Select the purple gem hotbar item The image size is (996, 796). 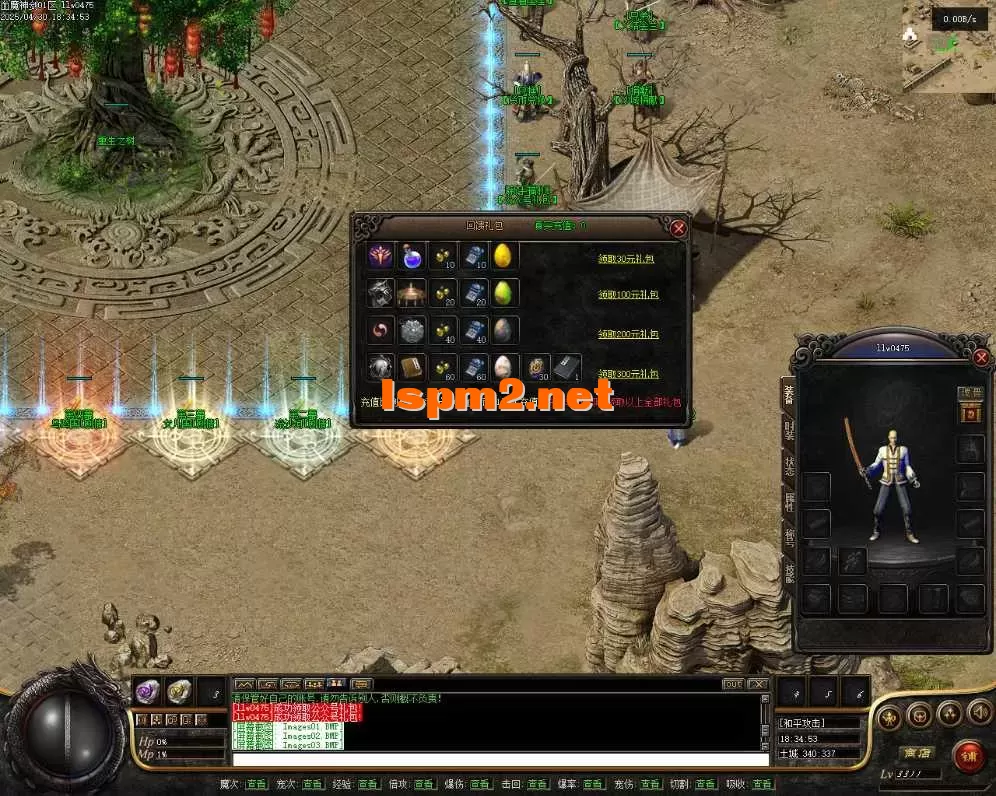[x=147, y=690]
